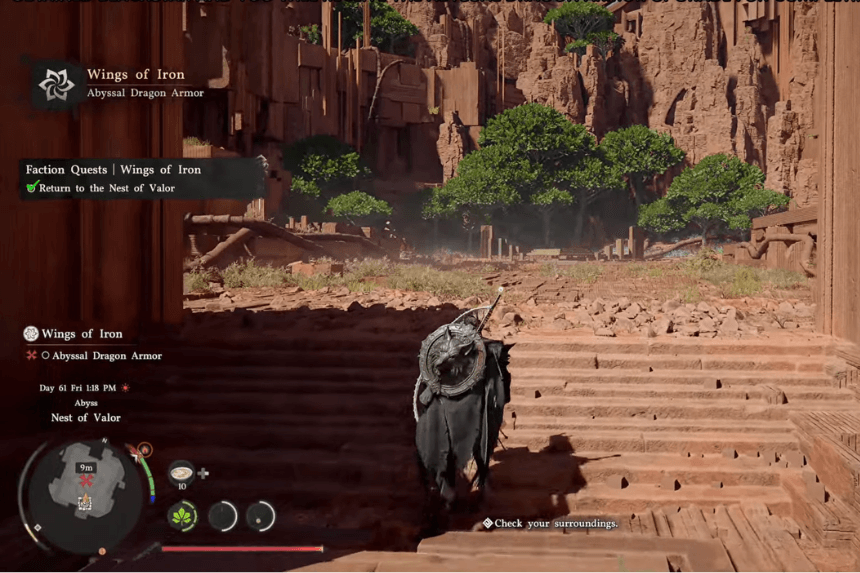The width and height of the screenshot is (860, 573).
Task: Select the red X quest marker on minimap
Action: [87, 481]
